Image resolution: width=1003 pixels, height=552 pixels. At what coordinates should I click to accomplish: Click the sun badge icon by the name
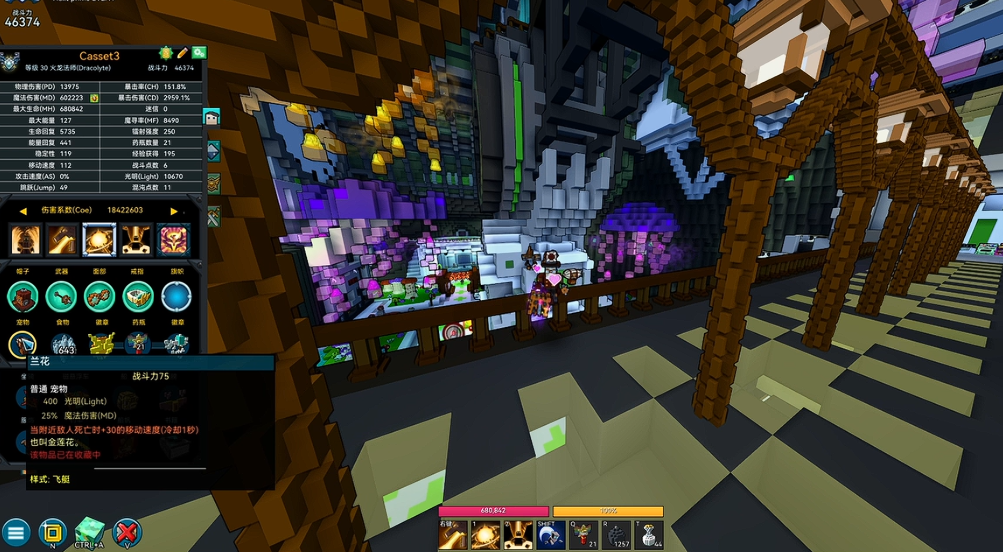(x=165, y=53)
